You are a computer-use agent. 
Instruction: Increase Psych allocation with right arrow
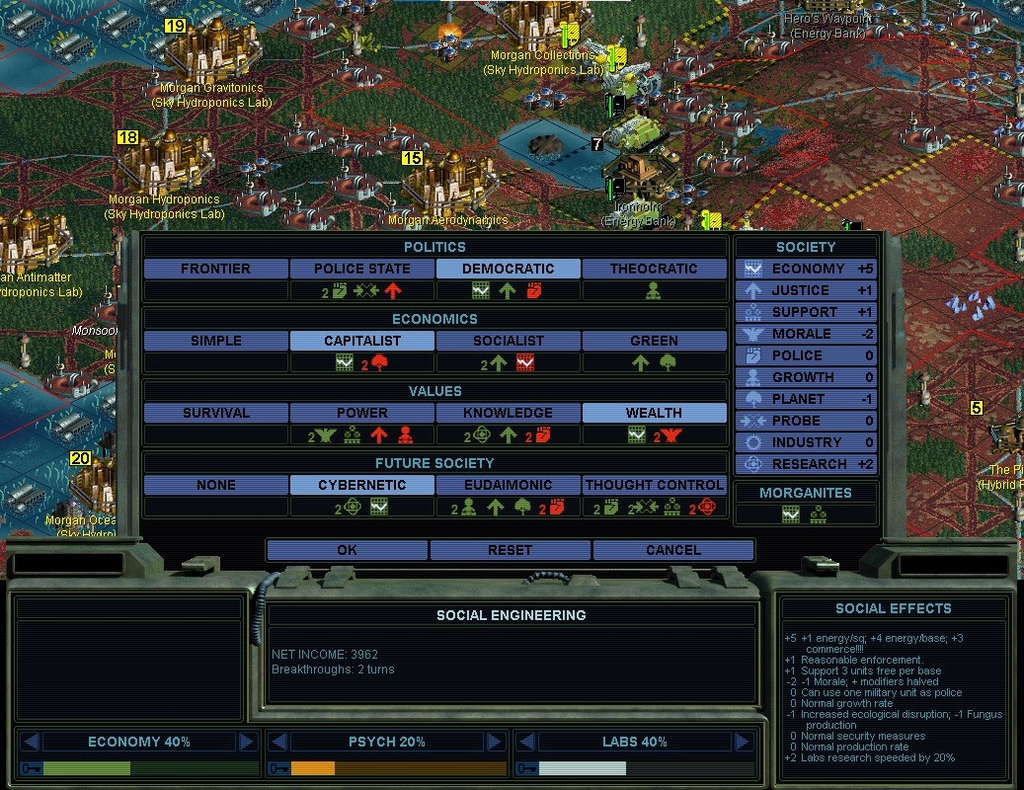[x=494, y=742]
